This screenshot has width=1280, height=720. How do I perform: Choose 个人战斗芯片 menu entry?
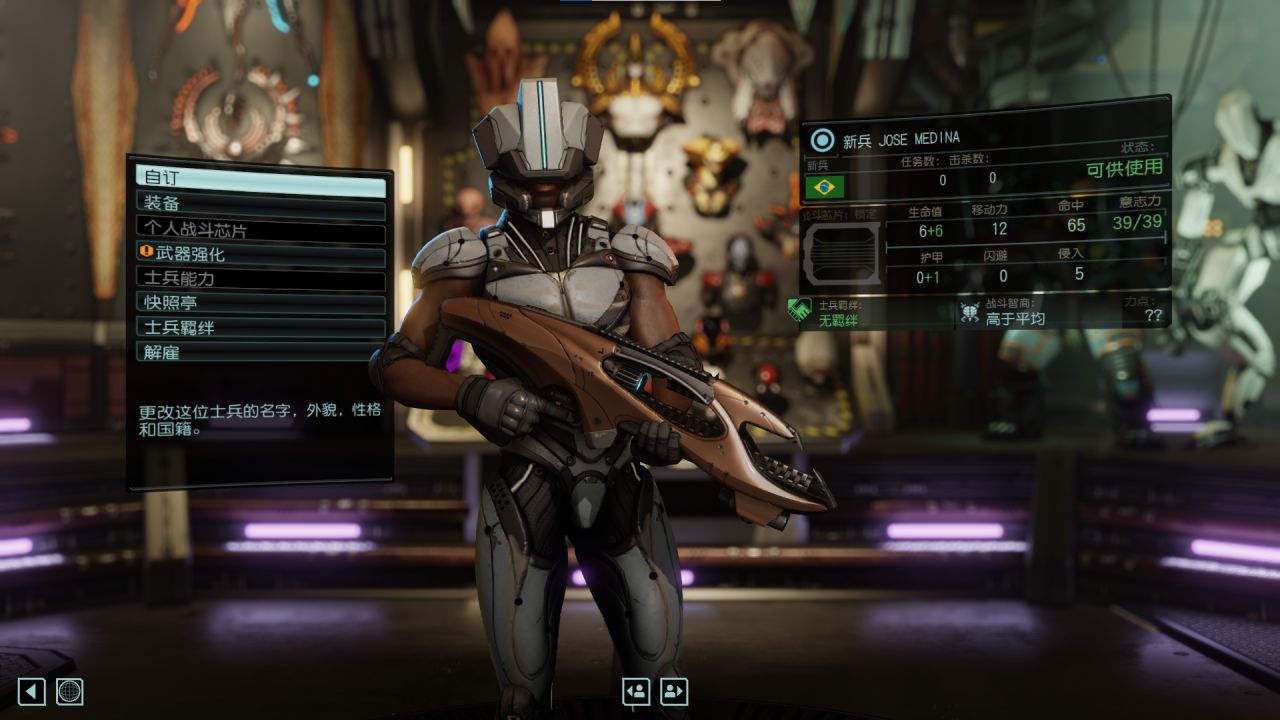coord(260,229)
